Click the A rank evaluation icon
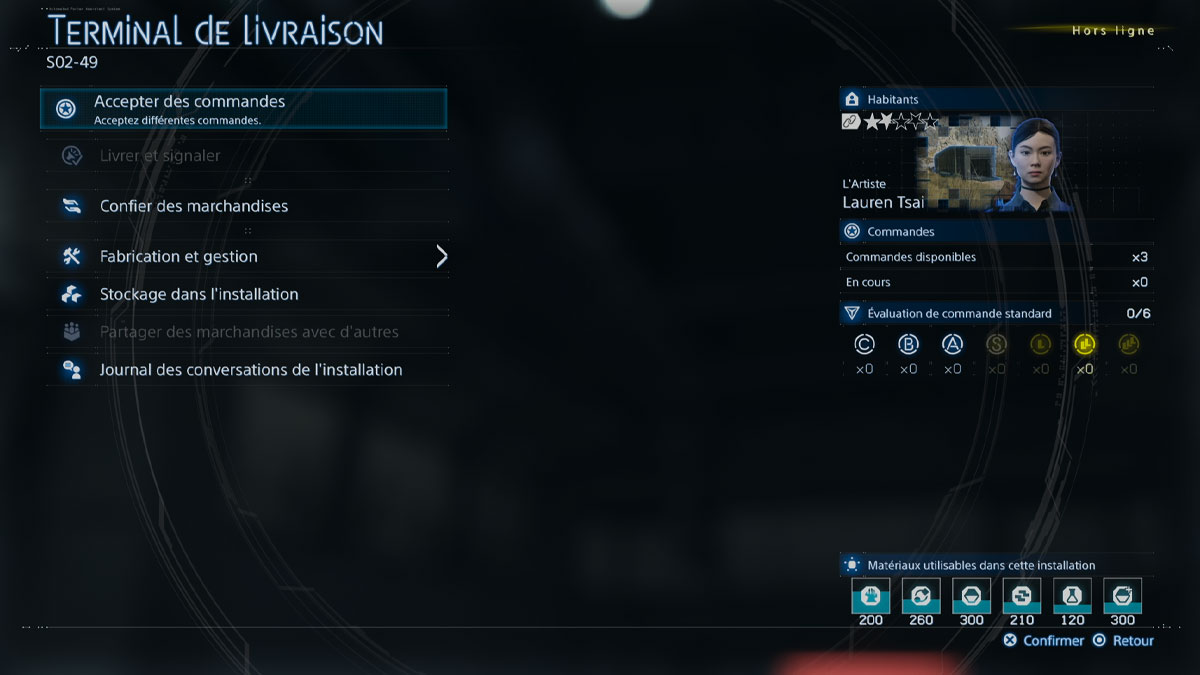The image size is (1200, 675). (x=953, y=345)
